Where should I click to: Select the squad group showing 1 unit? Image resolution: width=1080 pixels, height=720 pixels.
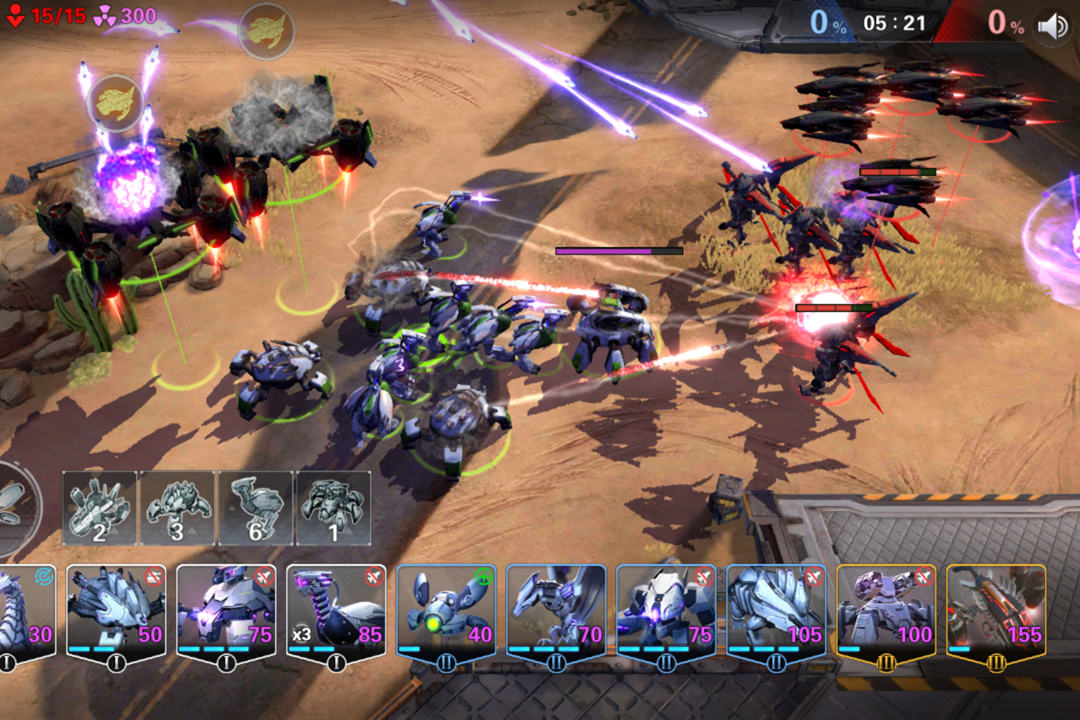click(x=333, y=508)
